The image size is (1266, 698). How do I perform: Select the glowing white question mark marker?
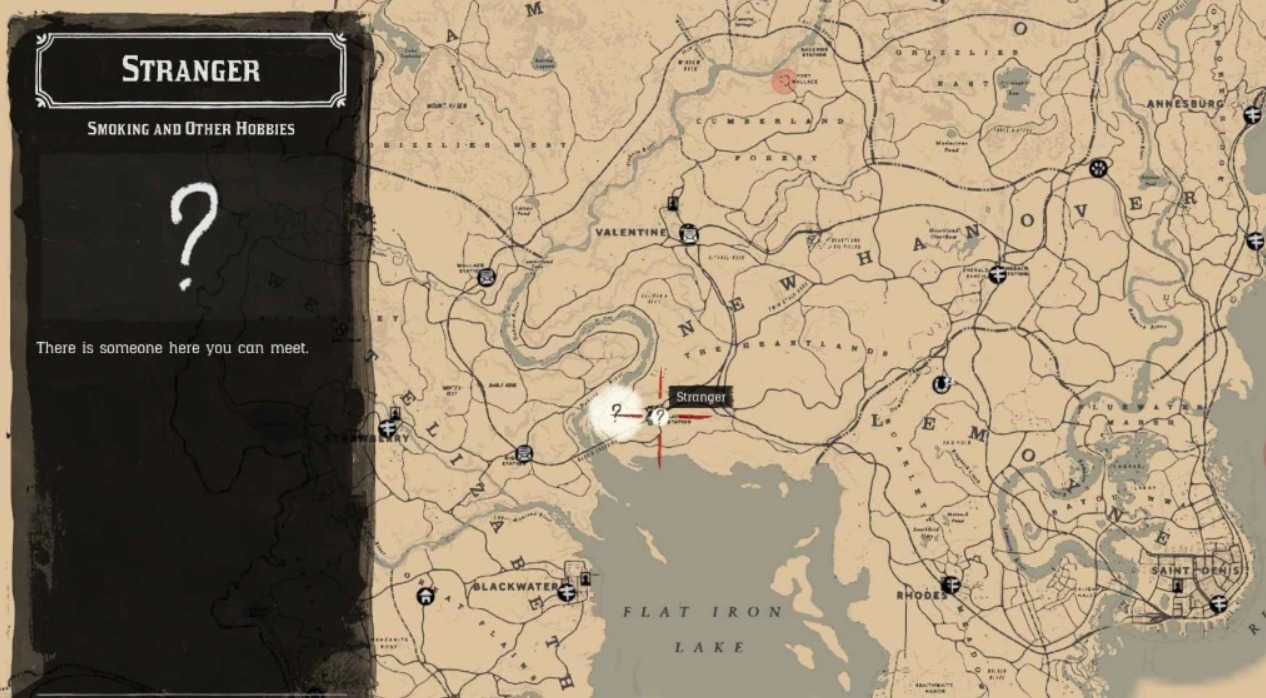617,411
